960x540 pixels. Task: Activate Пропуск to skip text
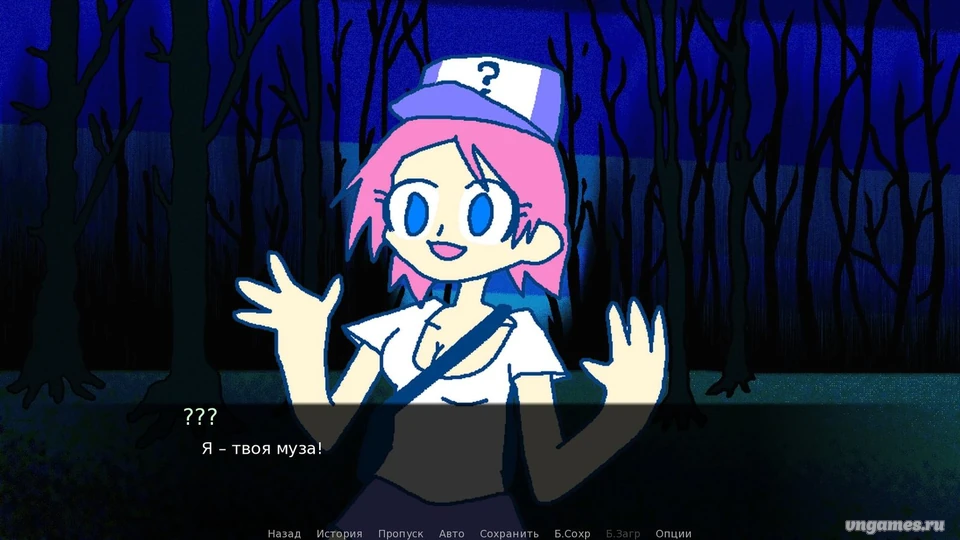click(400, 533)
